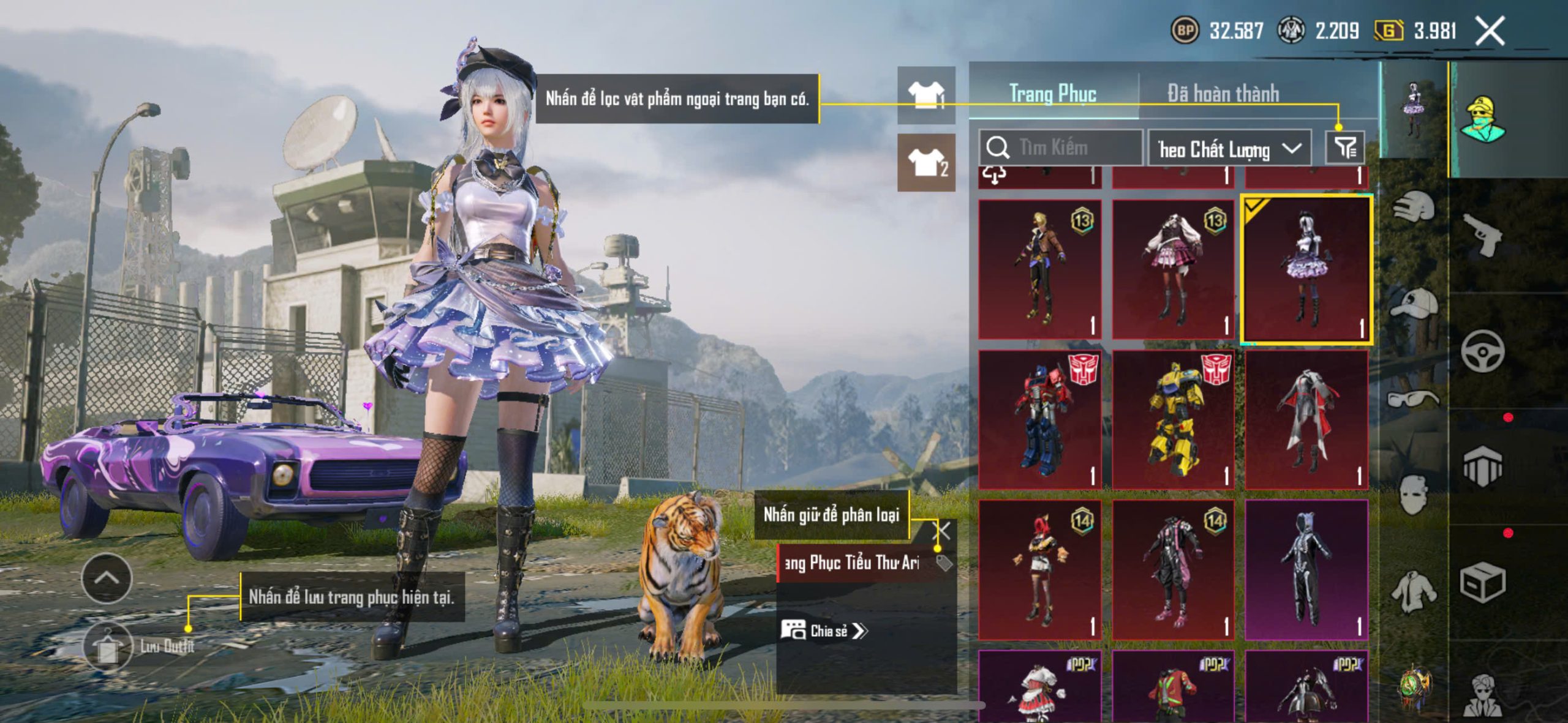Image resolution: width=1568 pixels, height=723 pixels.
Task: Open the Đã hoàn thành tab
Action: (x=1223, y=94)
